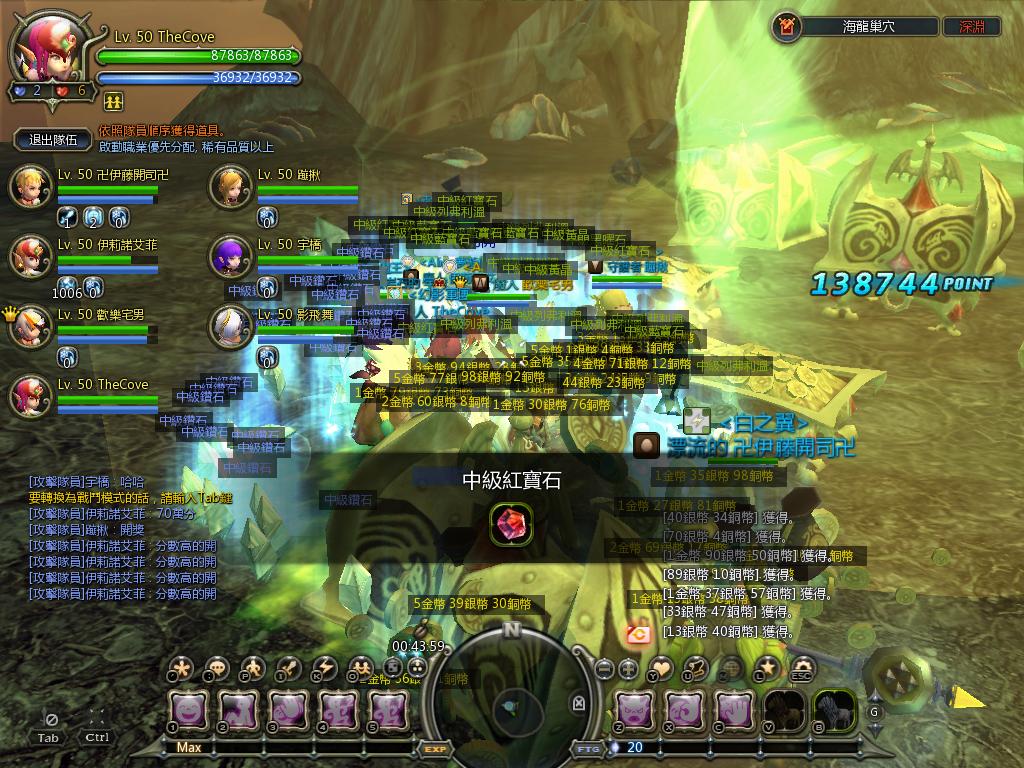
Task: Open the star menu icon
Action: coord(767,667)
